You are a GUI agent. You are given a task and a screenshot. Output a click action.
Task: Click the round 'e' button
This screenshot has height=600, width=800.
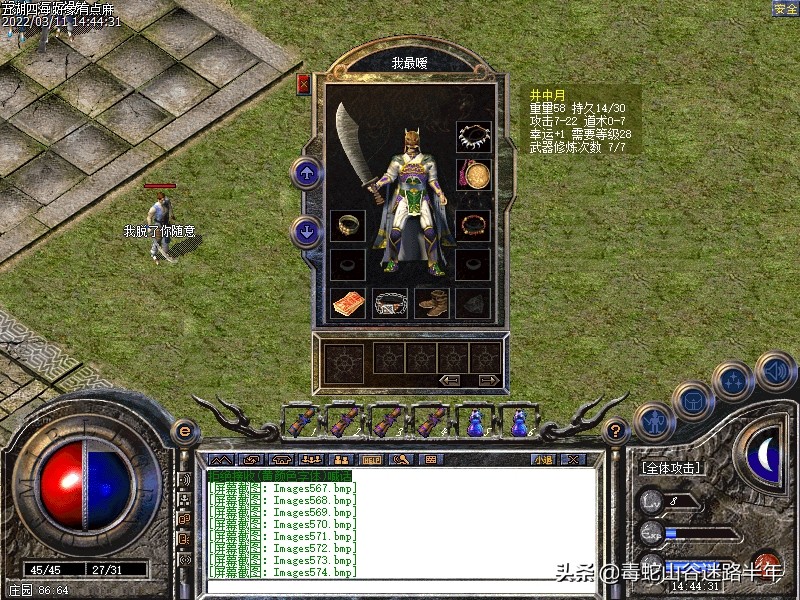[183, 432]
